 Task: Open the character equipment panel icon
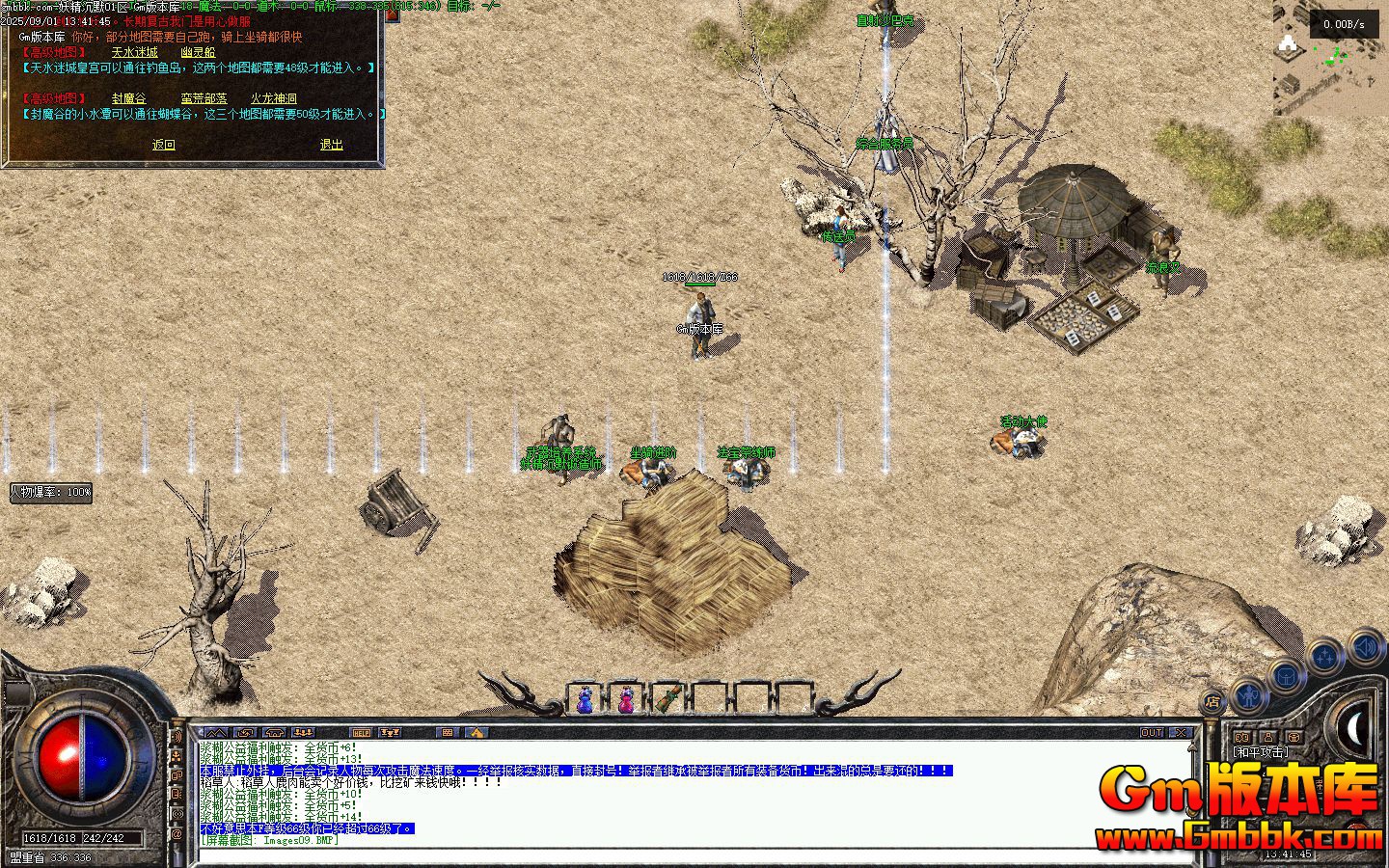pos(1249,697)
